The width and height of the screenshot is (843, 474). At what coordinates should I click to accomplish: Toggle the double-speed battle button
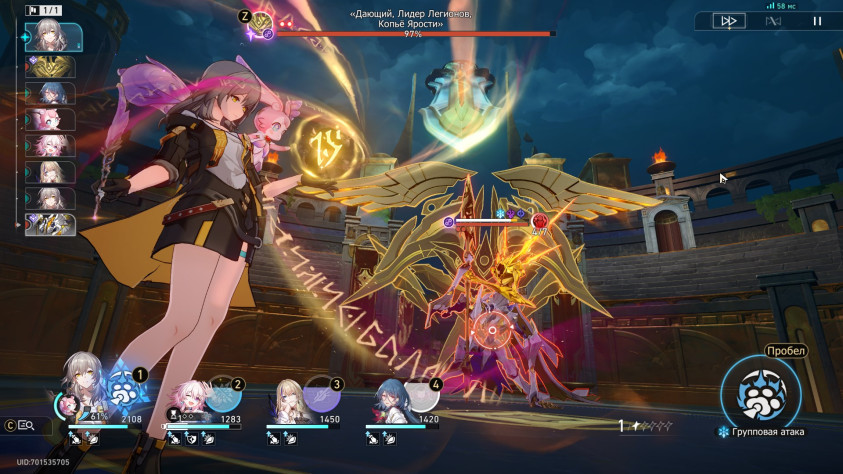point(727,20)
